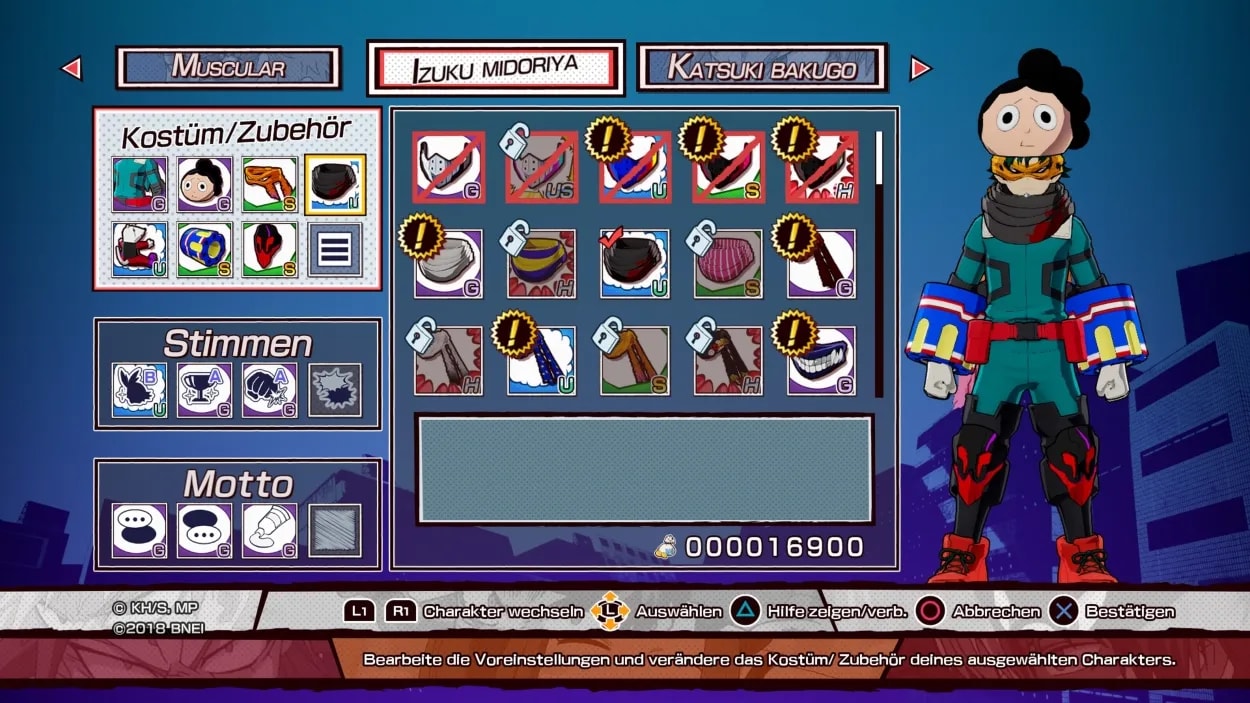Select the toothy grin mask item

pos(821,361)
